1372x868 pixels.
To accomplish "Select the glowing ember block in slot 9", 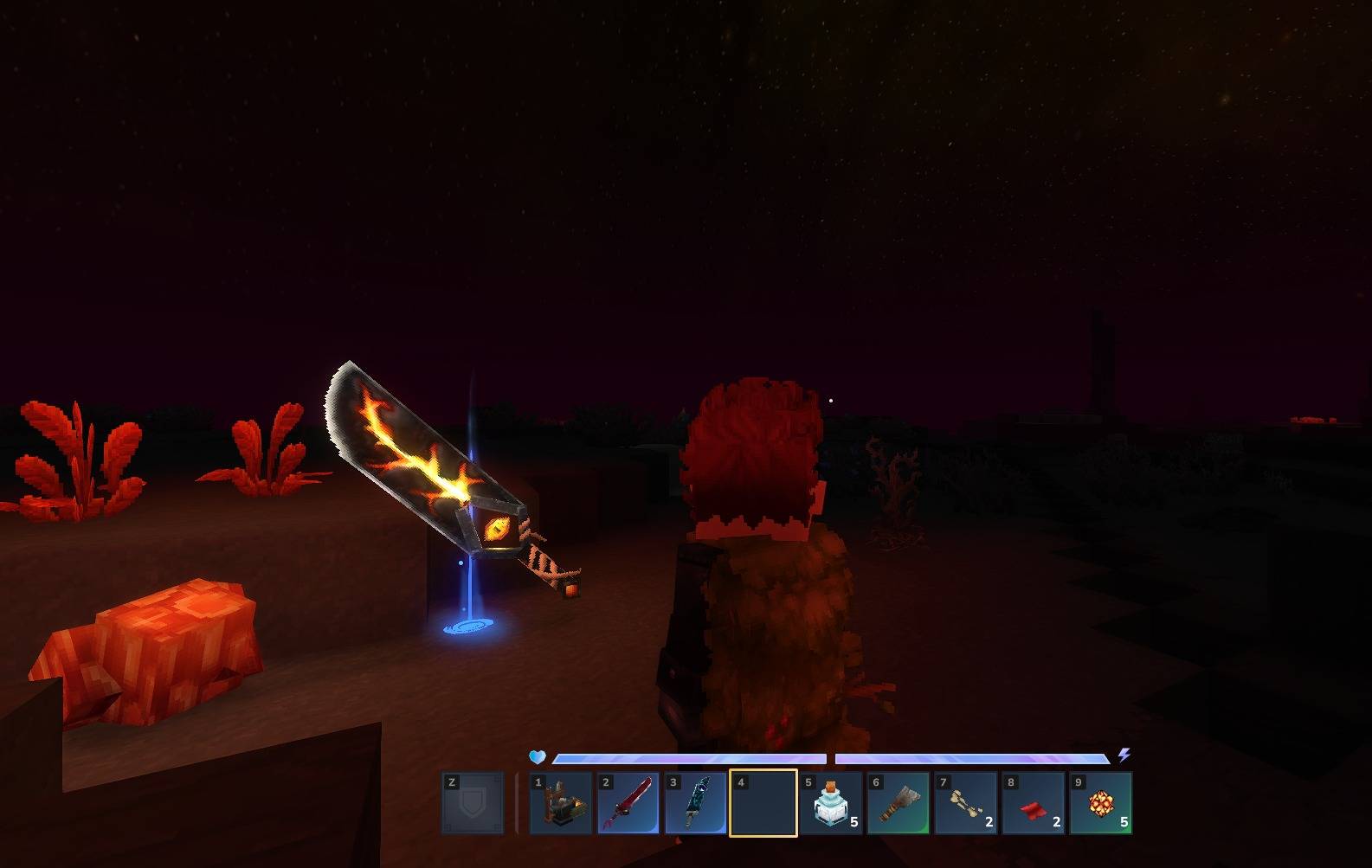I will click(x=1101, y=803).
